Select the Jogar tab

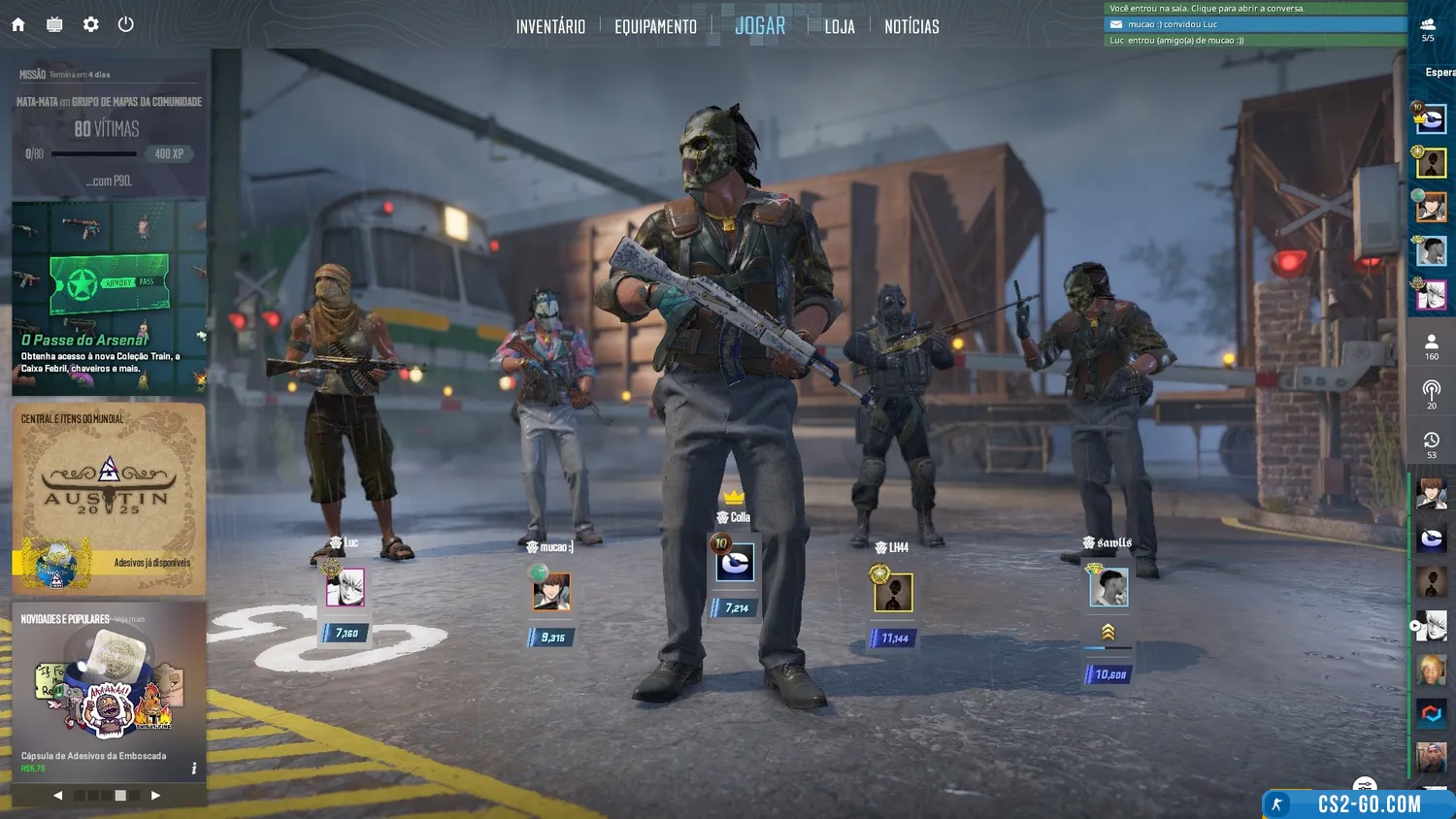[x=760, y=26]
